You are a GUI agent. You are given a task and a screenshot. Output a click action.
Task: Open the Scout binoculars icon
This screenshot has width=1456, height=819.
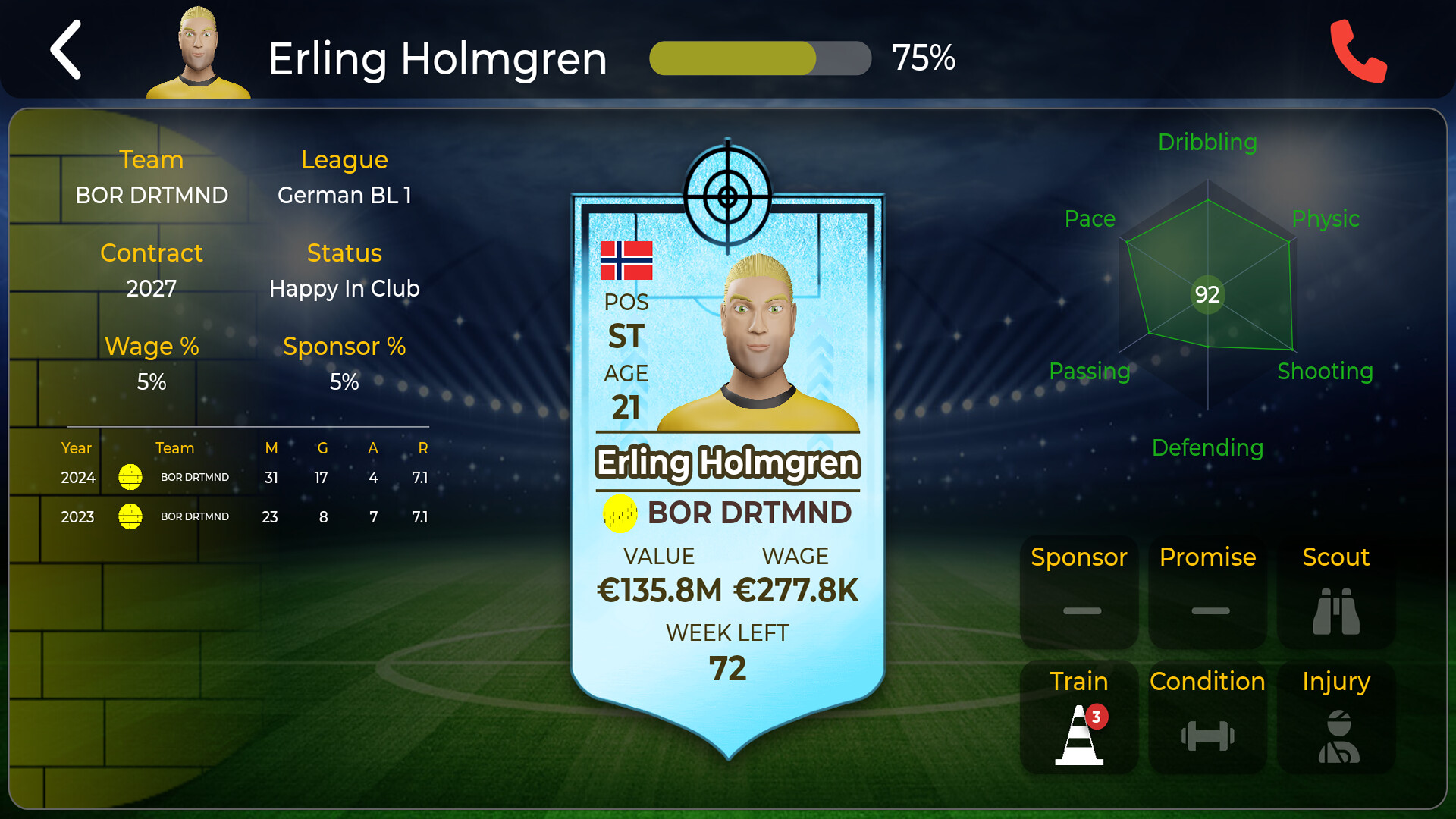[x=1335, y=610]
